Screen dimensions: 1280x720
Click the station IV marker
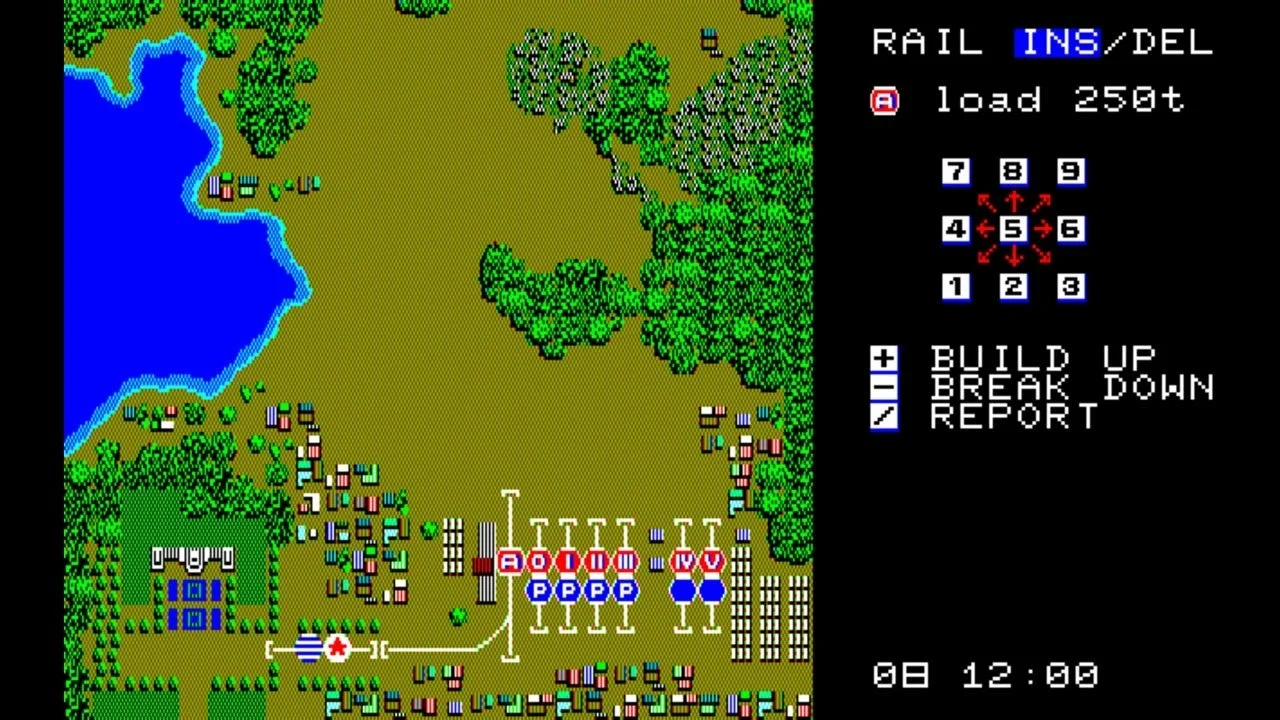[x=680, y=562]
